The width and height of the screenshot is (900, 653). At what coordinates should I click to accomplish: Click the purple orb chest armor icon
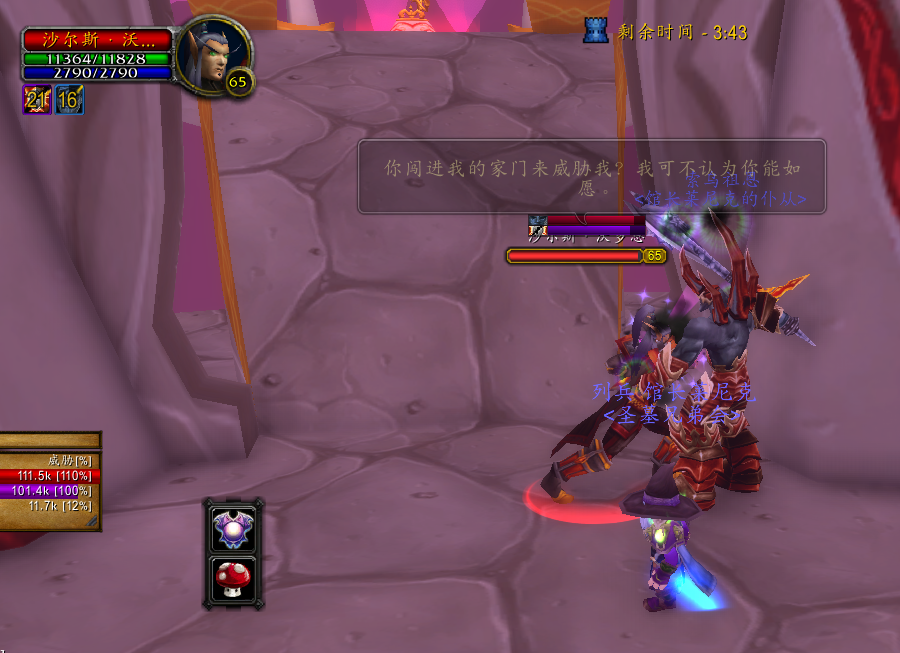pyautogui.click(x=233, y=527)
